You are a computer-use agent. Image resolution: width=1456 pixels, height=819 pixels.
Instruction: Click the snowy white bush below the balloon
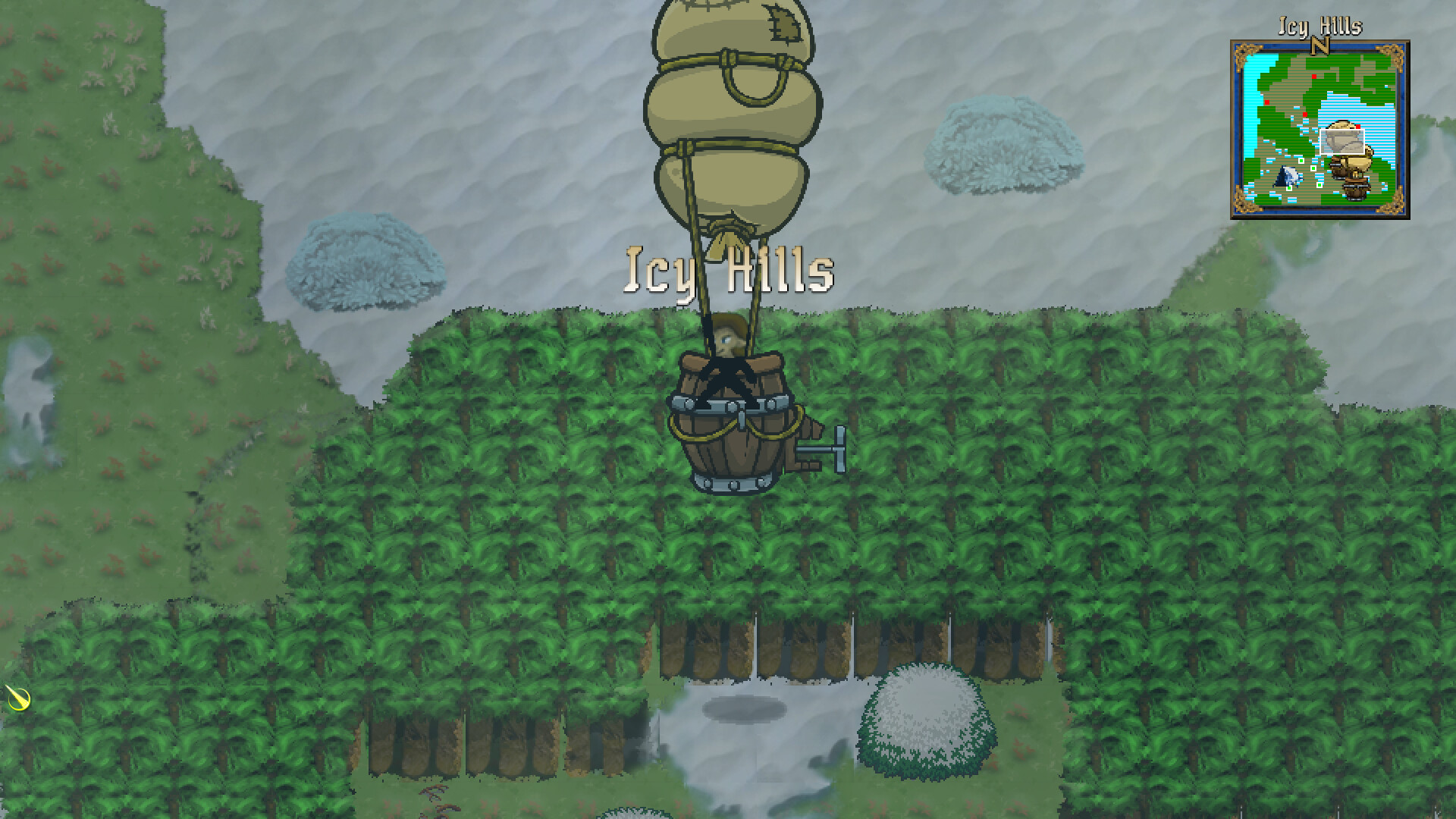click(x=927, y=720)
